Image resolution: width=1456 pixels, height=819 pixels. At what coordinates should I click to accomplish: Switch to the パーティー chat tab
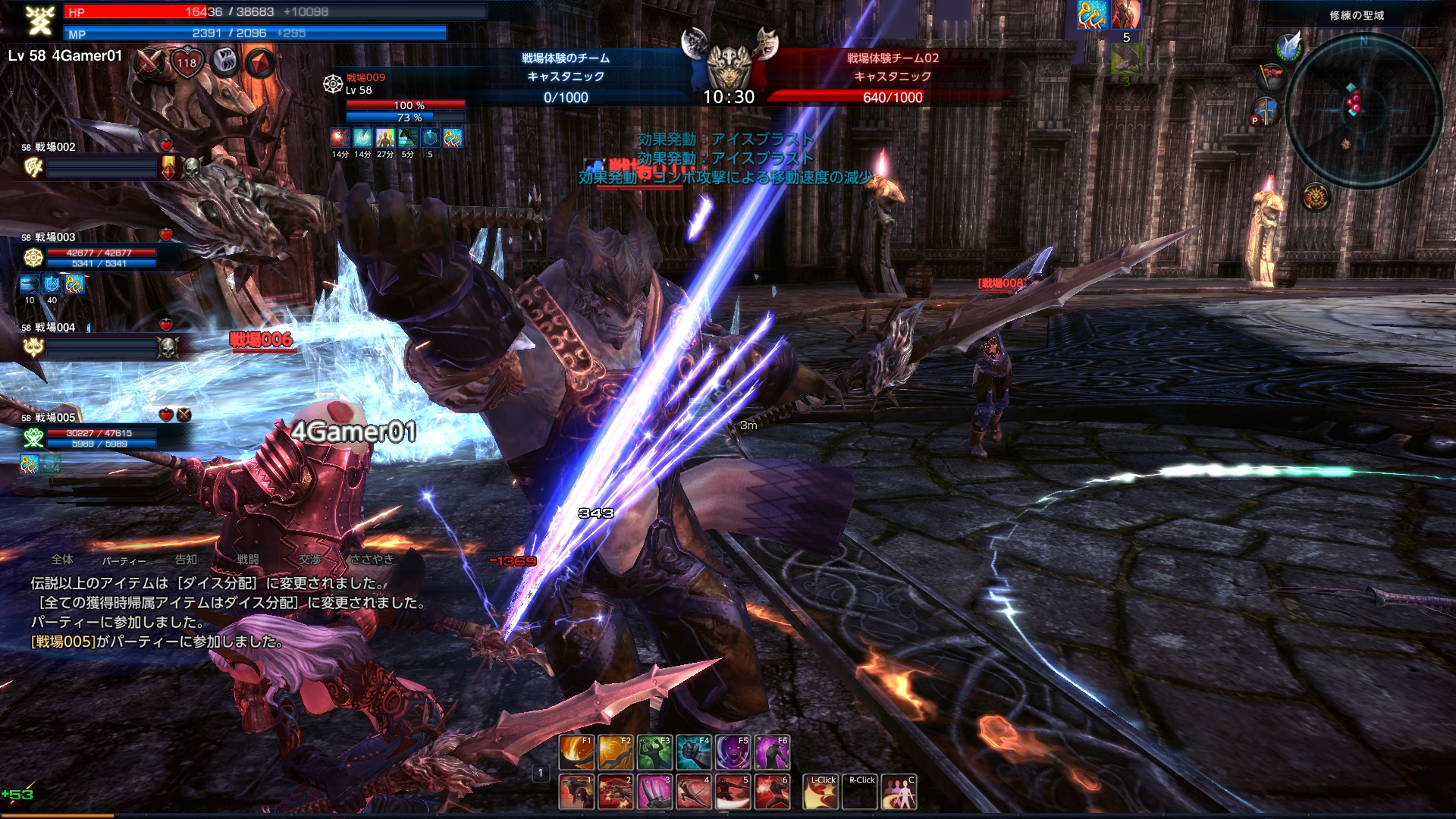[x=124, y=560]
